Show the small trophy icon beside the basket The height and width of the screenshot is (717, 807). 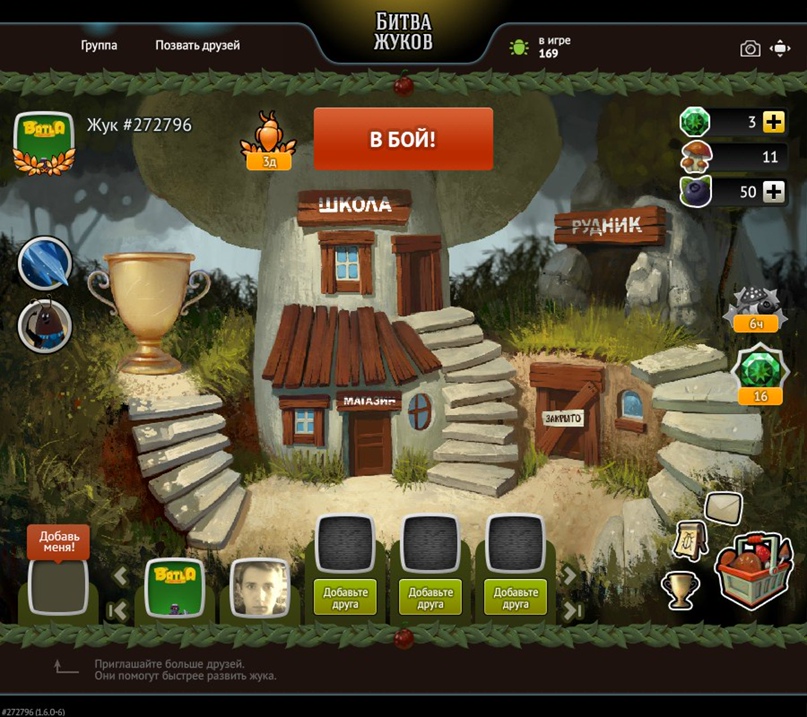[x=680, y=588]
